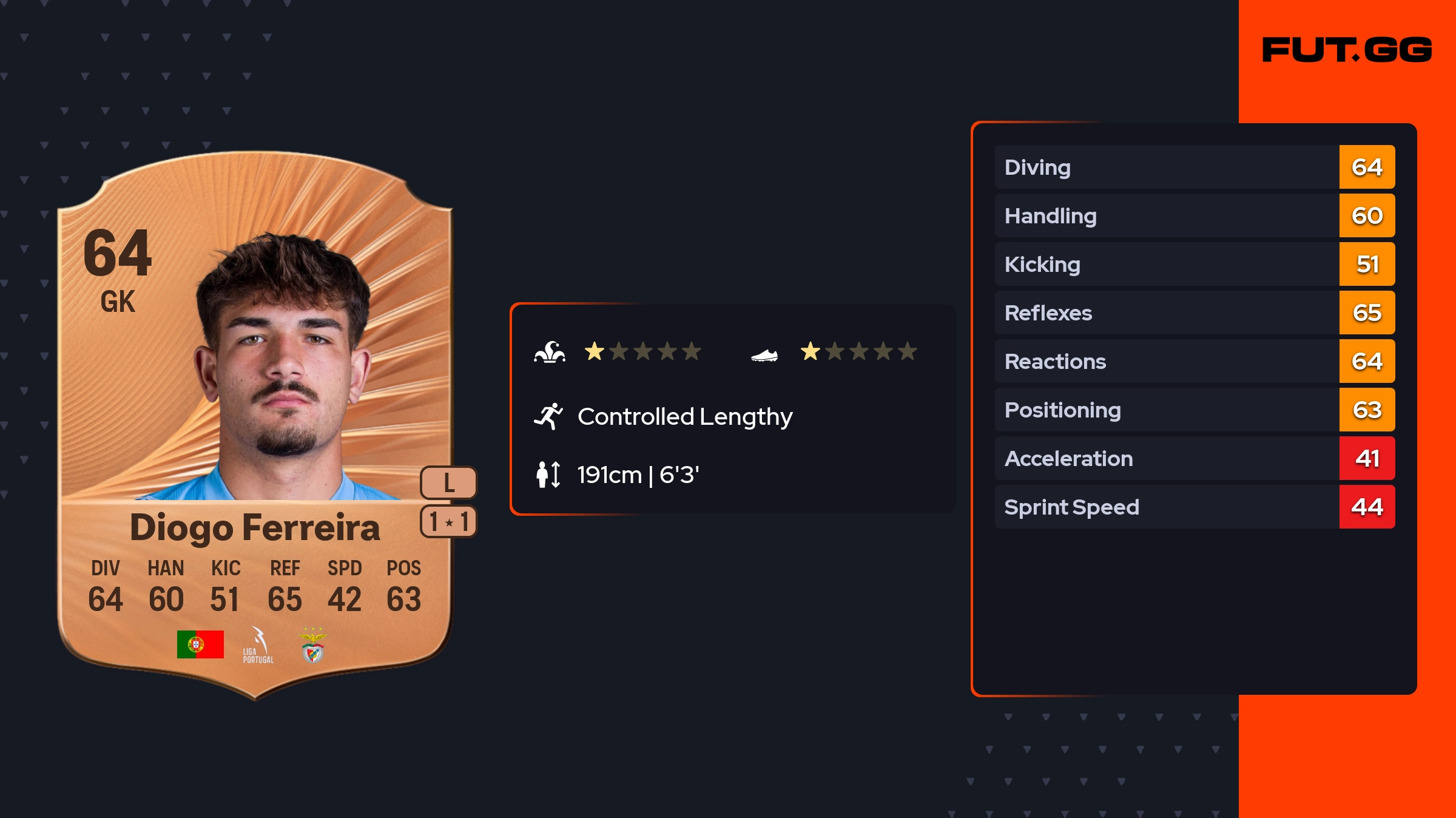Click the Liga Portugal league logo

258,646
